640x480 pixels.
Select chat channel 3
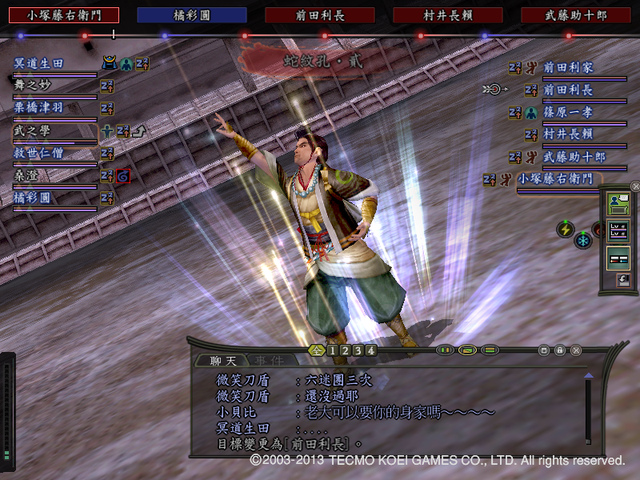pyautogui.click(x=357, y=351)
